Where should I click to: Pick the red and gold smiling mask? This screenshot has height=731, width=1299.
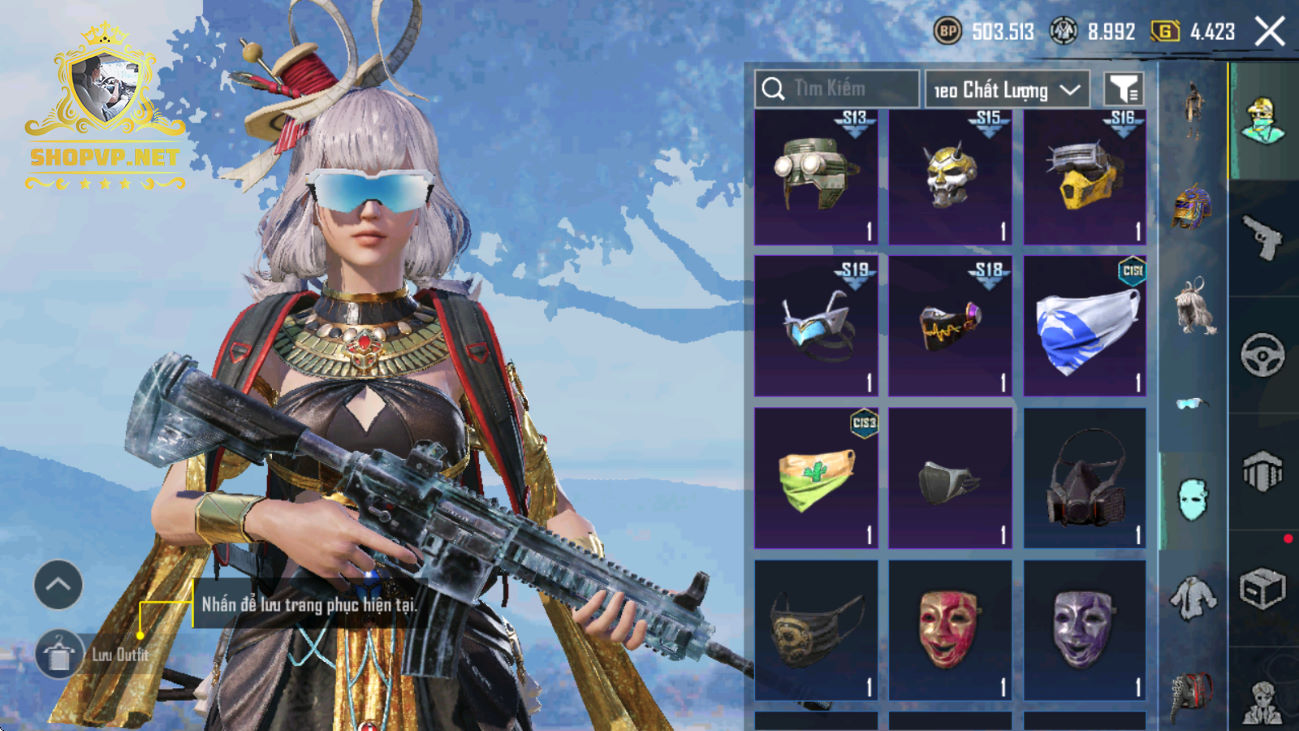[x=950, y=630]
